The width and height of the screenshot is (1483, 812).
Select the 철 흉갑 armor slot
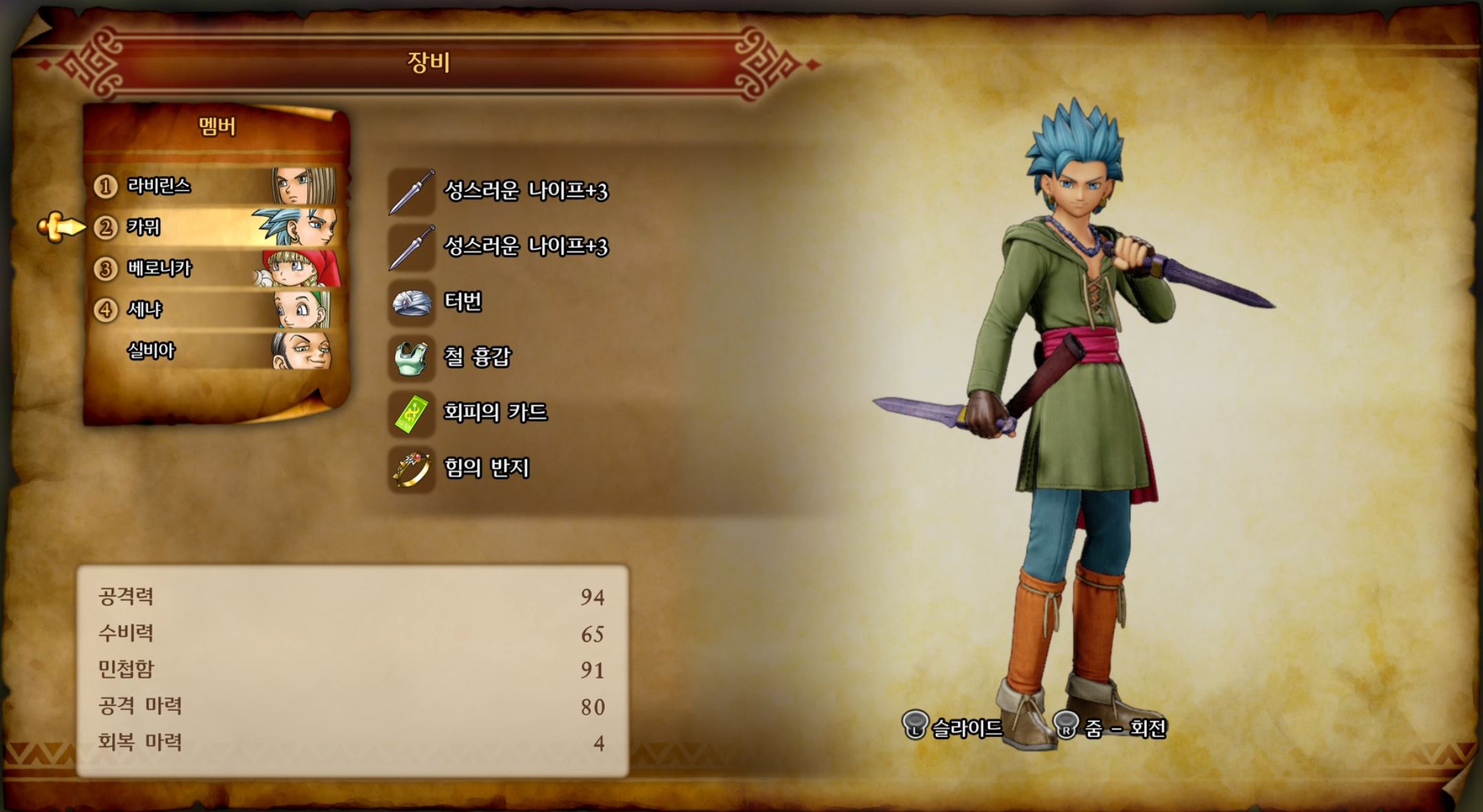pos(477,357)
